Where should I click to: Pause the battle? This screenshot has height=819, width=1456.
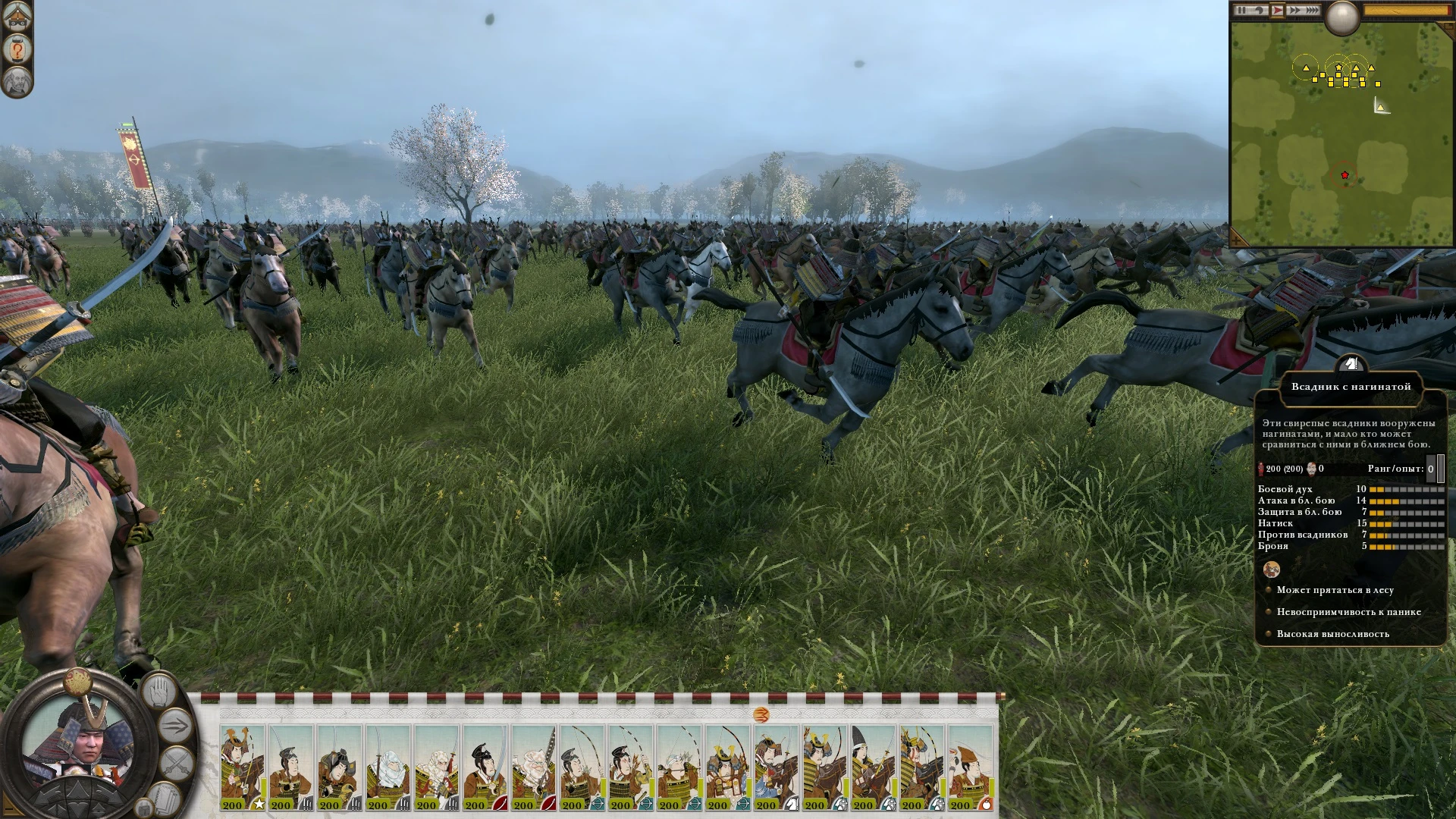(1241, 10)
